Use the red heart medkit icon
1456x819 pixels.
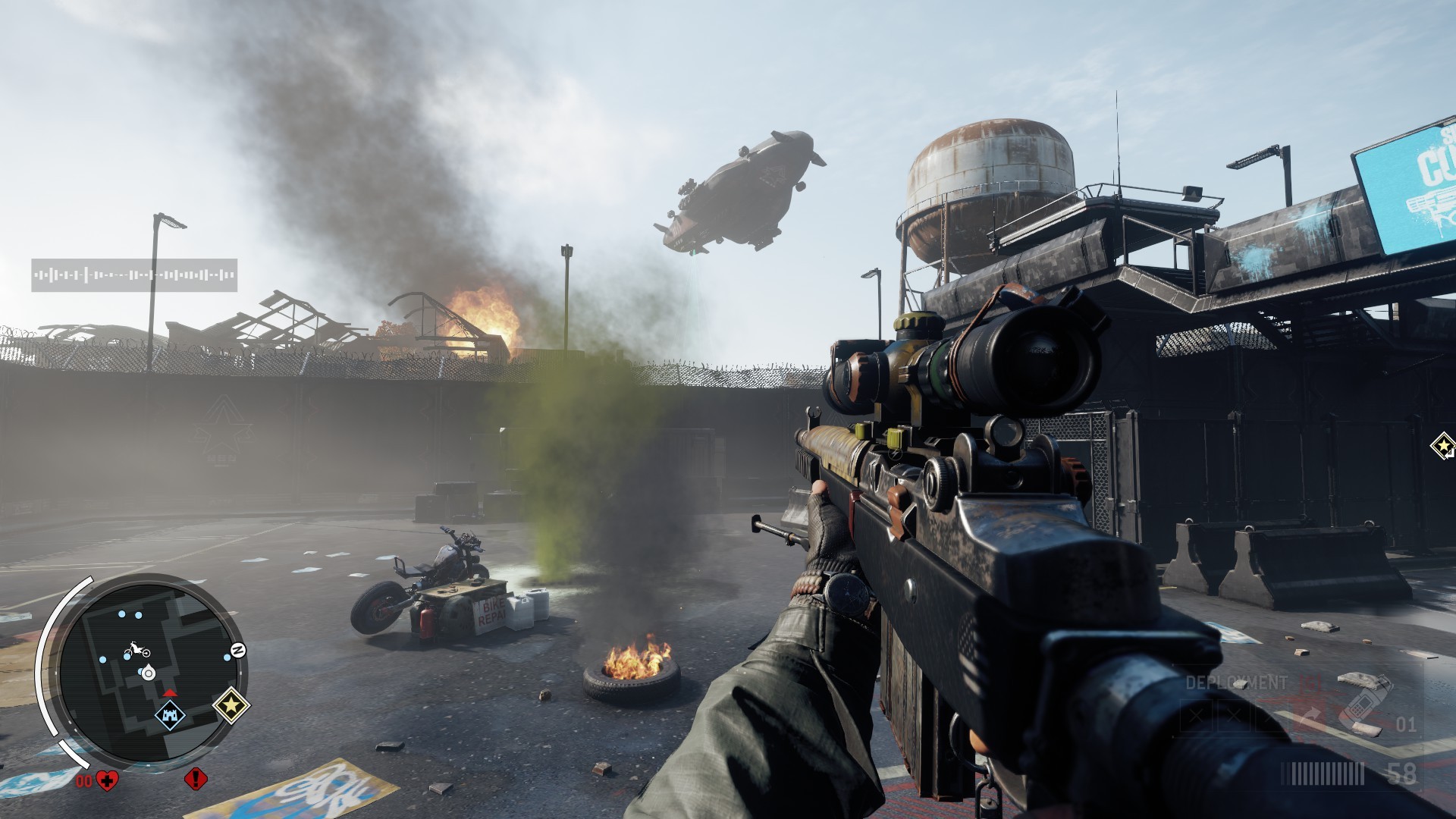click(107, 780)
